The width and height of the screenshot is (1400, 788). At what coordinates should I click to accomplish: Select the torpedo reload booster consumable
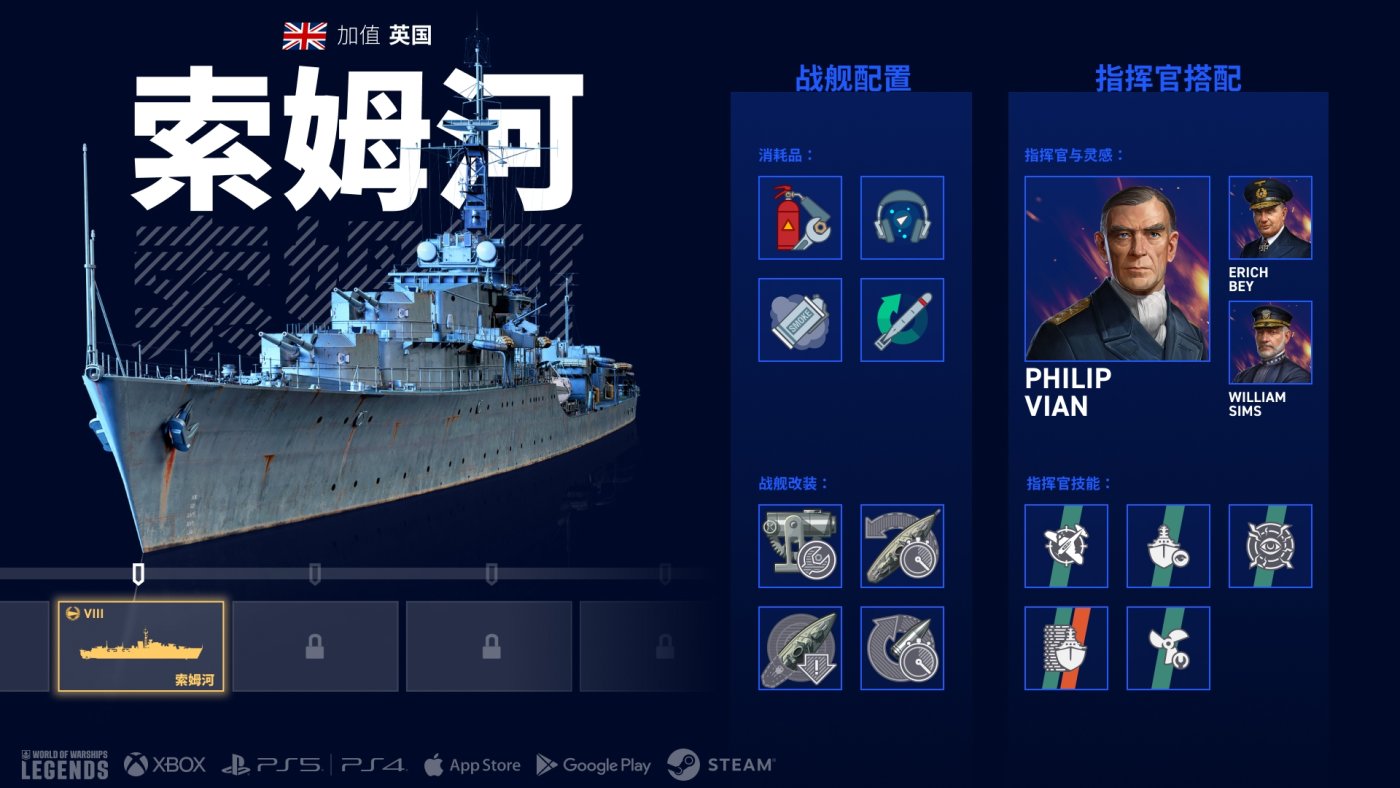(x=902, y=320)
